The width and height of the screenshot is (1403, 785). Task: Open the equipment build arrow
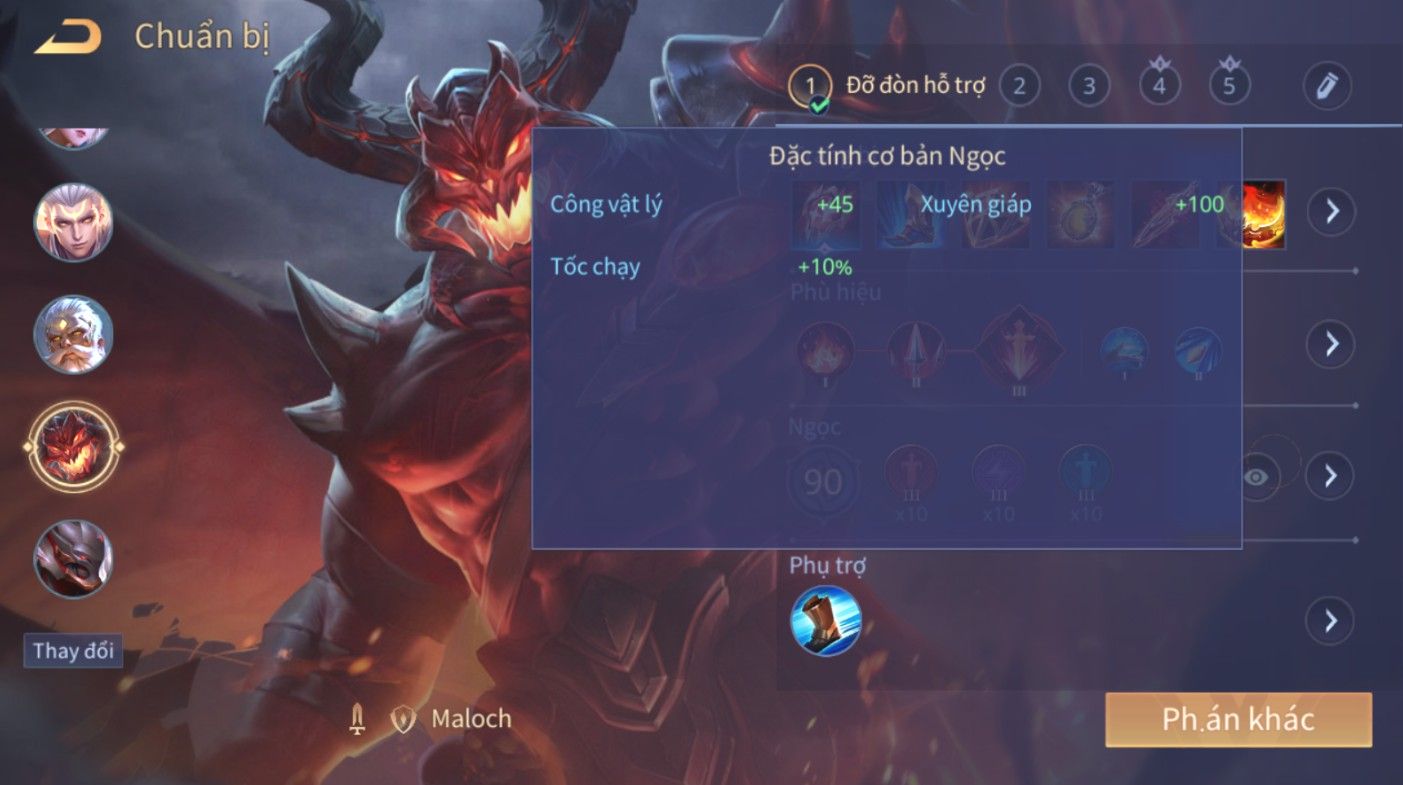click(x=1331, y=211)
